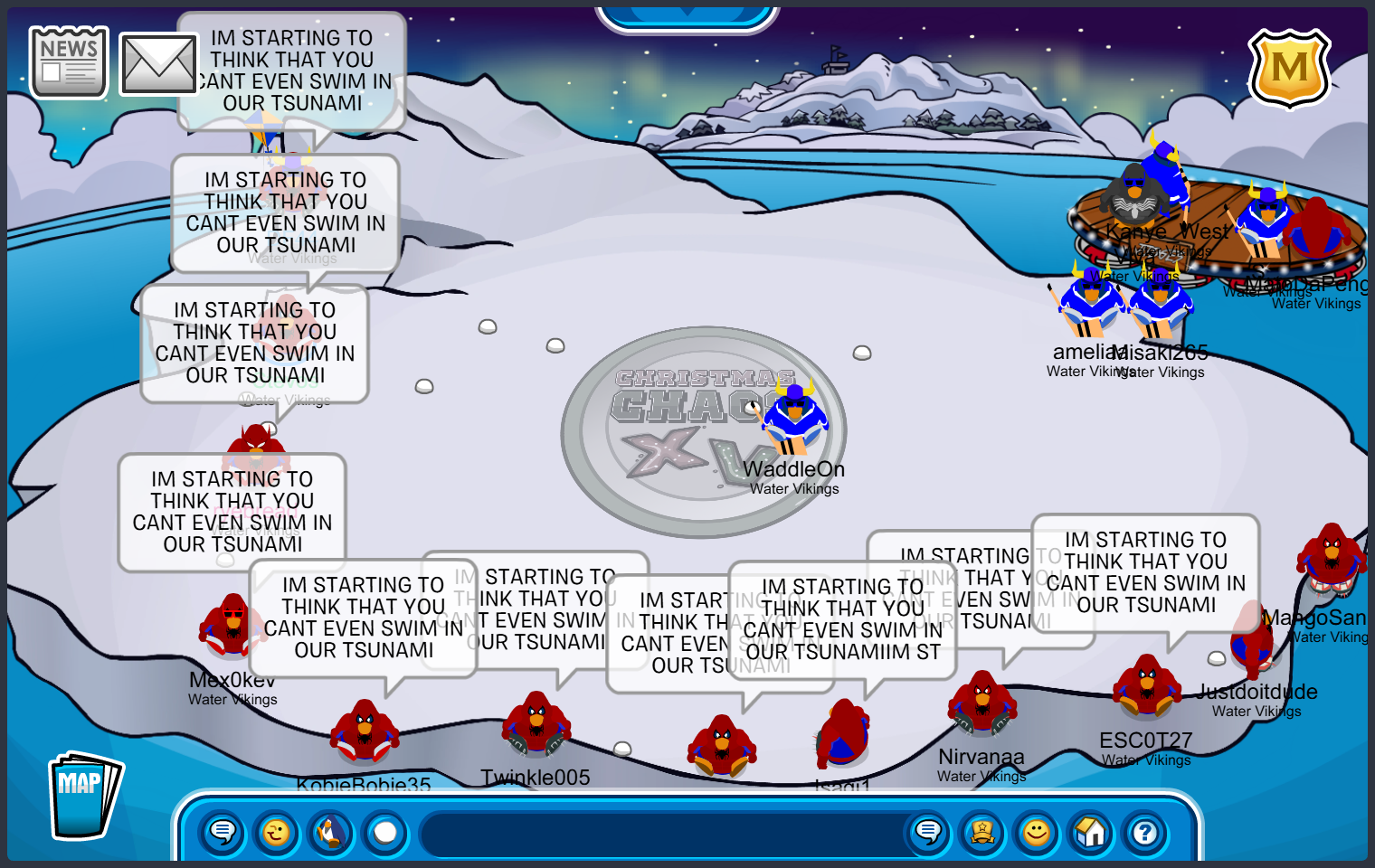This screenshot has width=1375, height=868.
Task: Open the penguin actions menu
Action: (331, 832)
